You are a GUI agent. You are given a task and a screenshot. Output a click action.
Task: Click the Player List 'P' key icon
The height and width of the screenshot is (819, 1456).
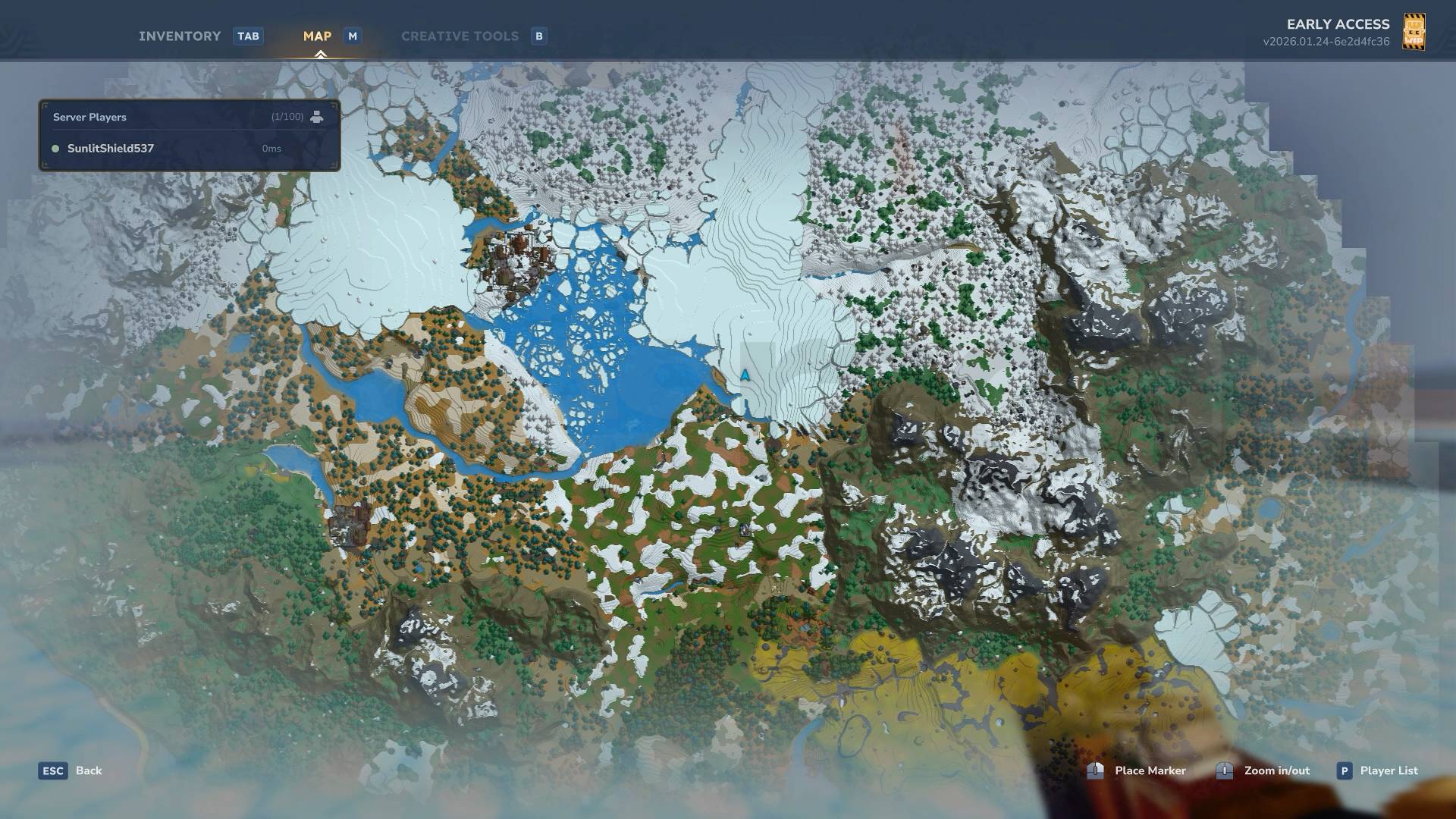(1345, 770)
